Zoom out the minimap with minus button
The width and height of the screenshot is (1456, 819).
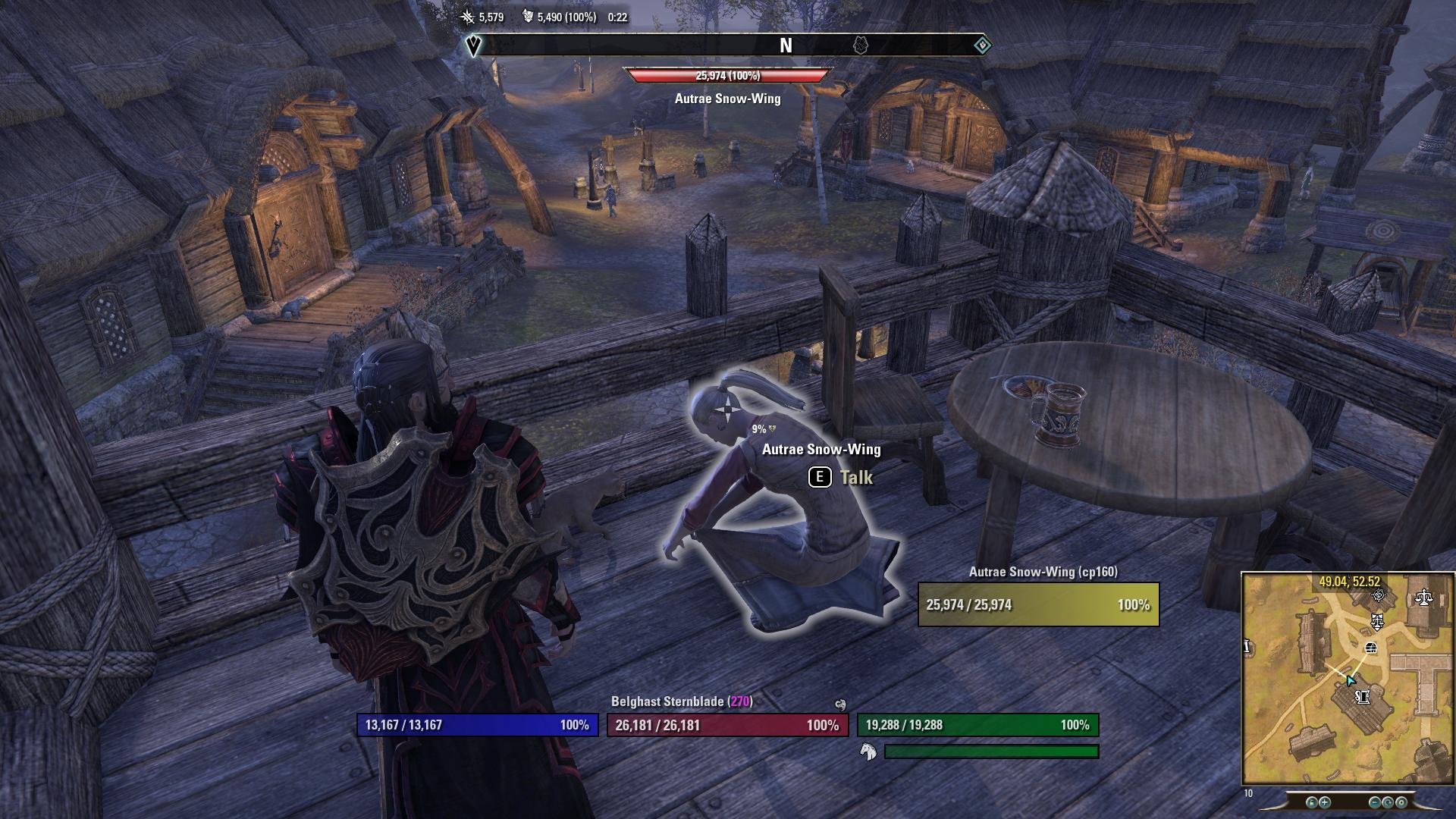[x=1375, y=802]
